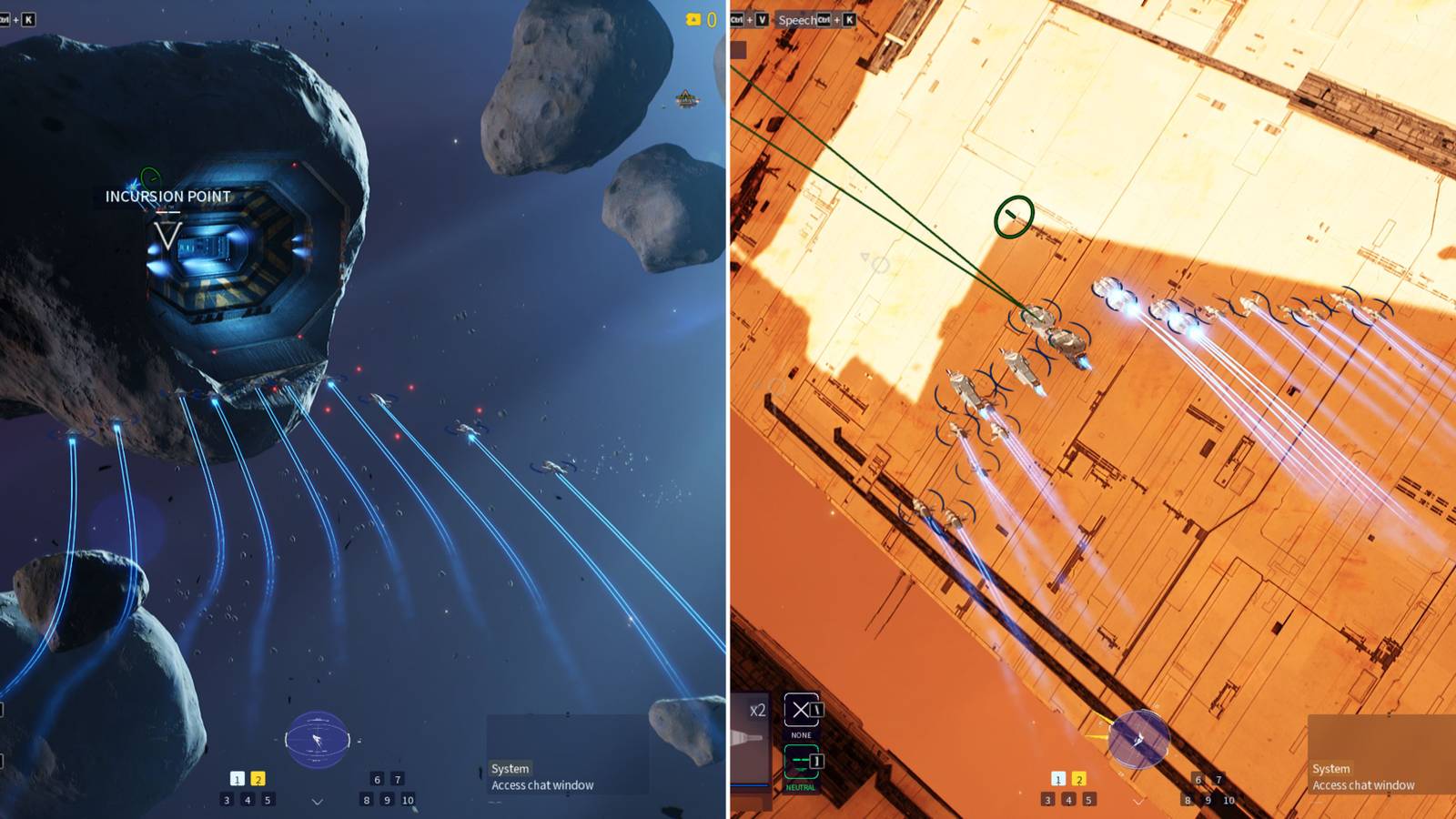Click the Ctrl+V push-to-talk badge
This screenshot has height=819, width=1456.
point(751,20)
